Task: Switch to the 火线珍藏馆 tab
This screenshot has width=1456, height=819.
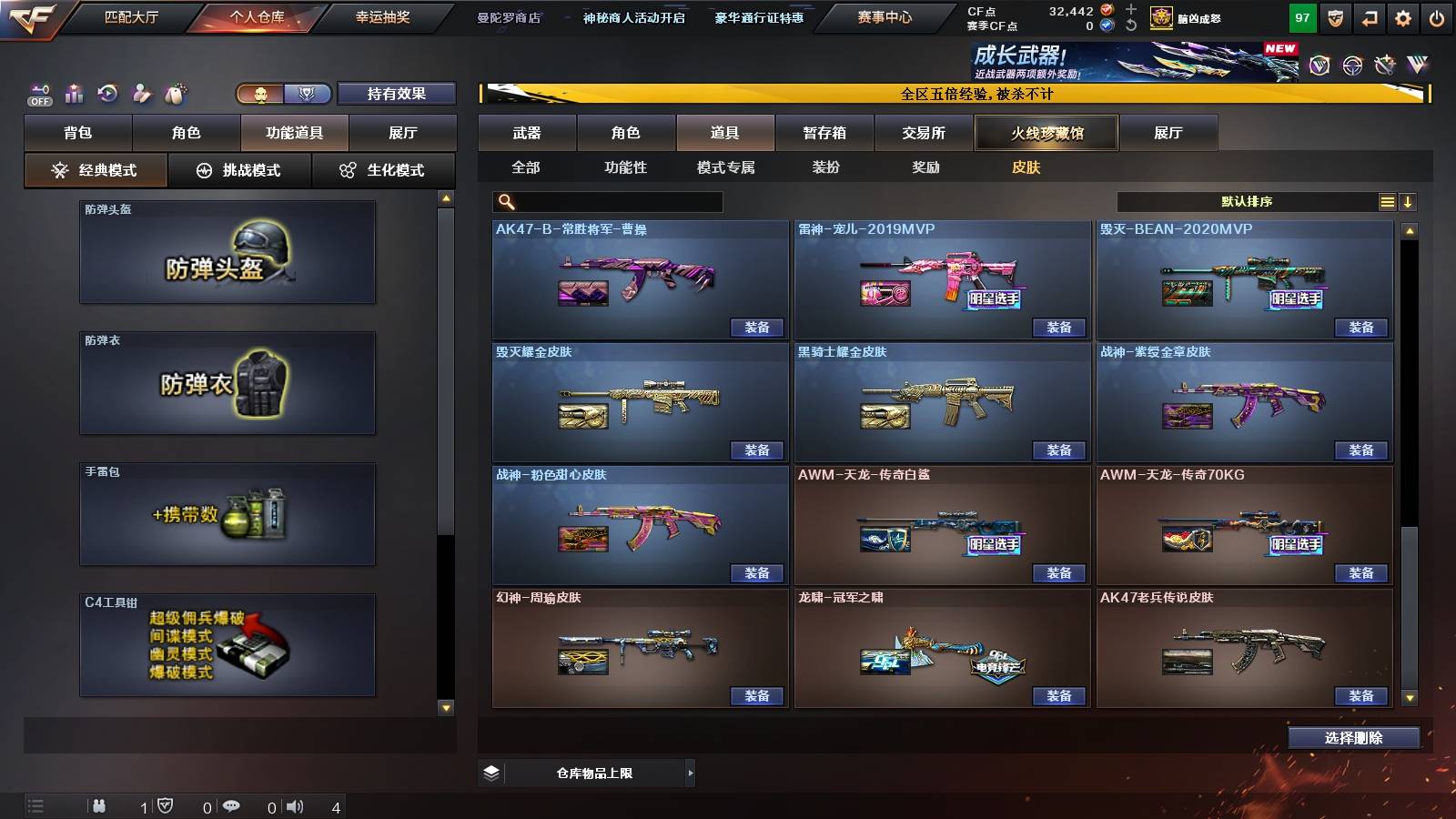Action: 1046,133
